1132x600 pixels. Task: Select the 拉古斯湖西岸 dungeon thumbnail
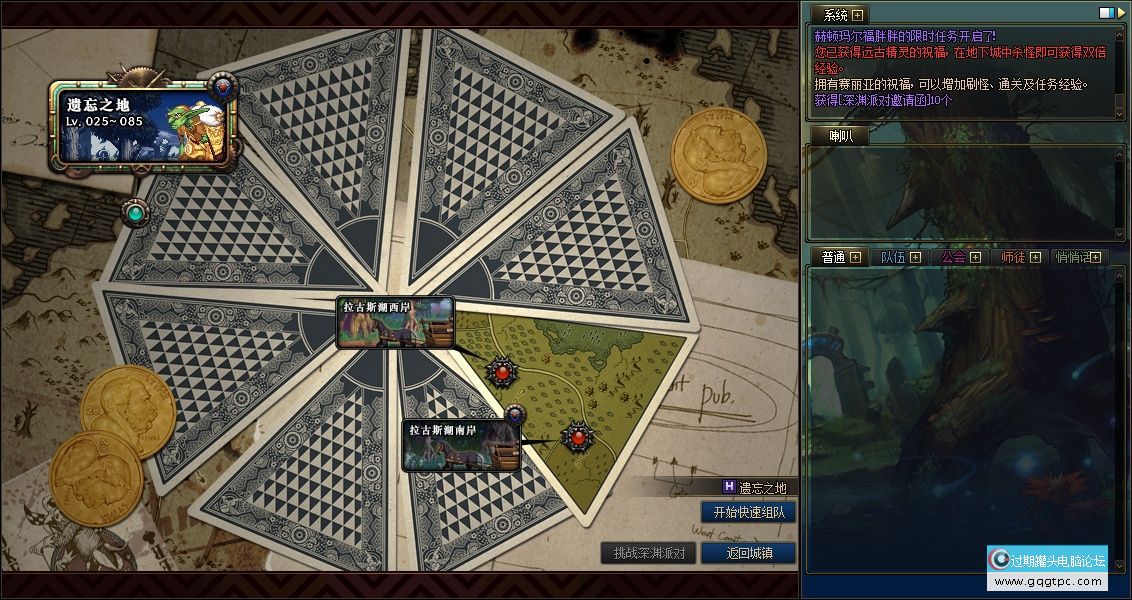click(395, 322)
